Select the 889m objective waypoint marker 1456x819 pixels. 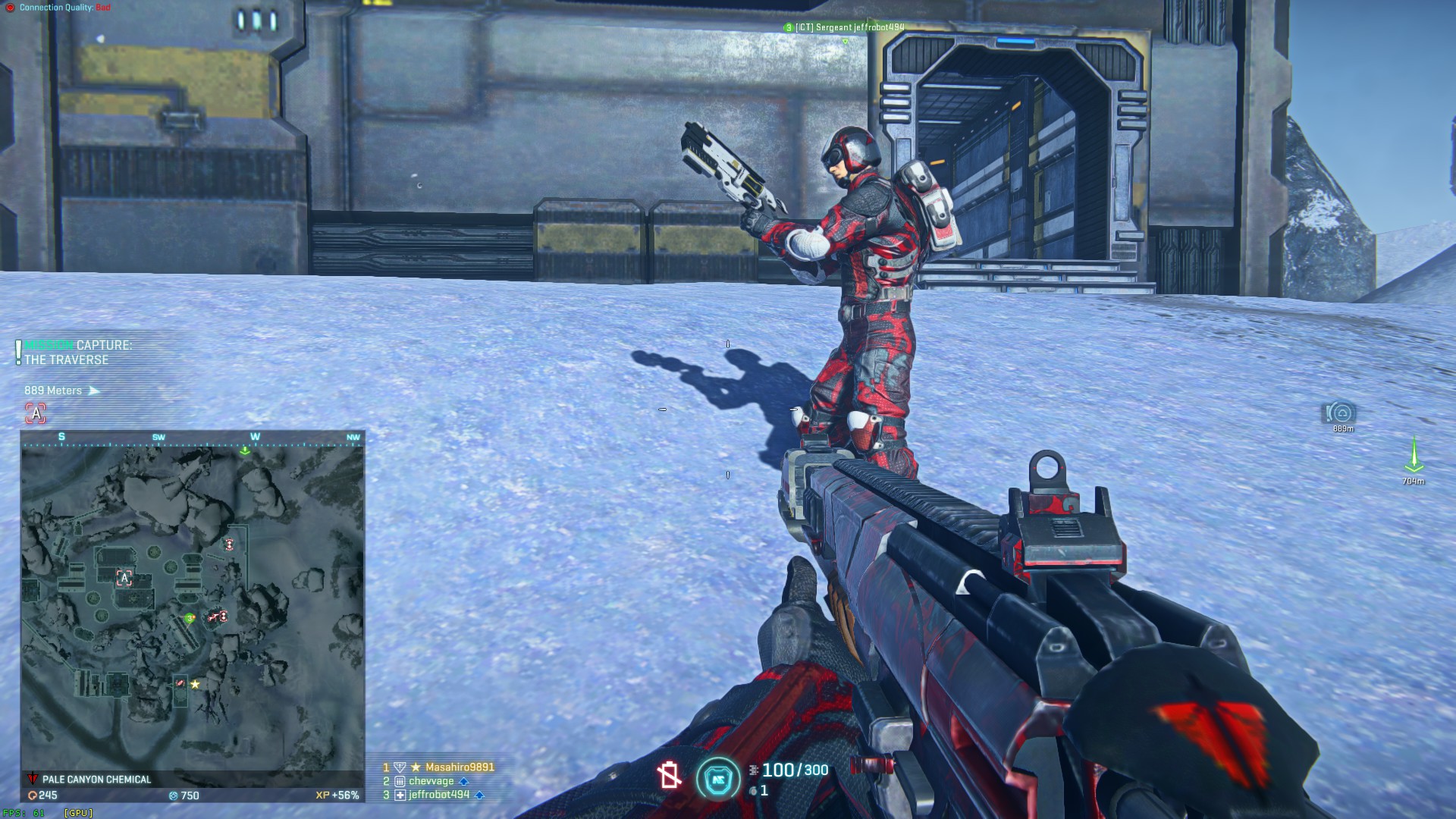(1341, 413)
